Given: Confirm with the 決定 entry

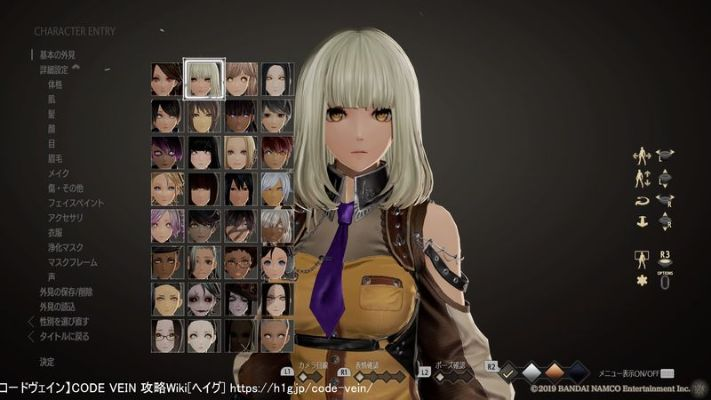Looking at the screenshot, I should pyautogui.click(x=47, y=361).
